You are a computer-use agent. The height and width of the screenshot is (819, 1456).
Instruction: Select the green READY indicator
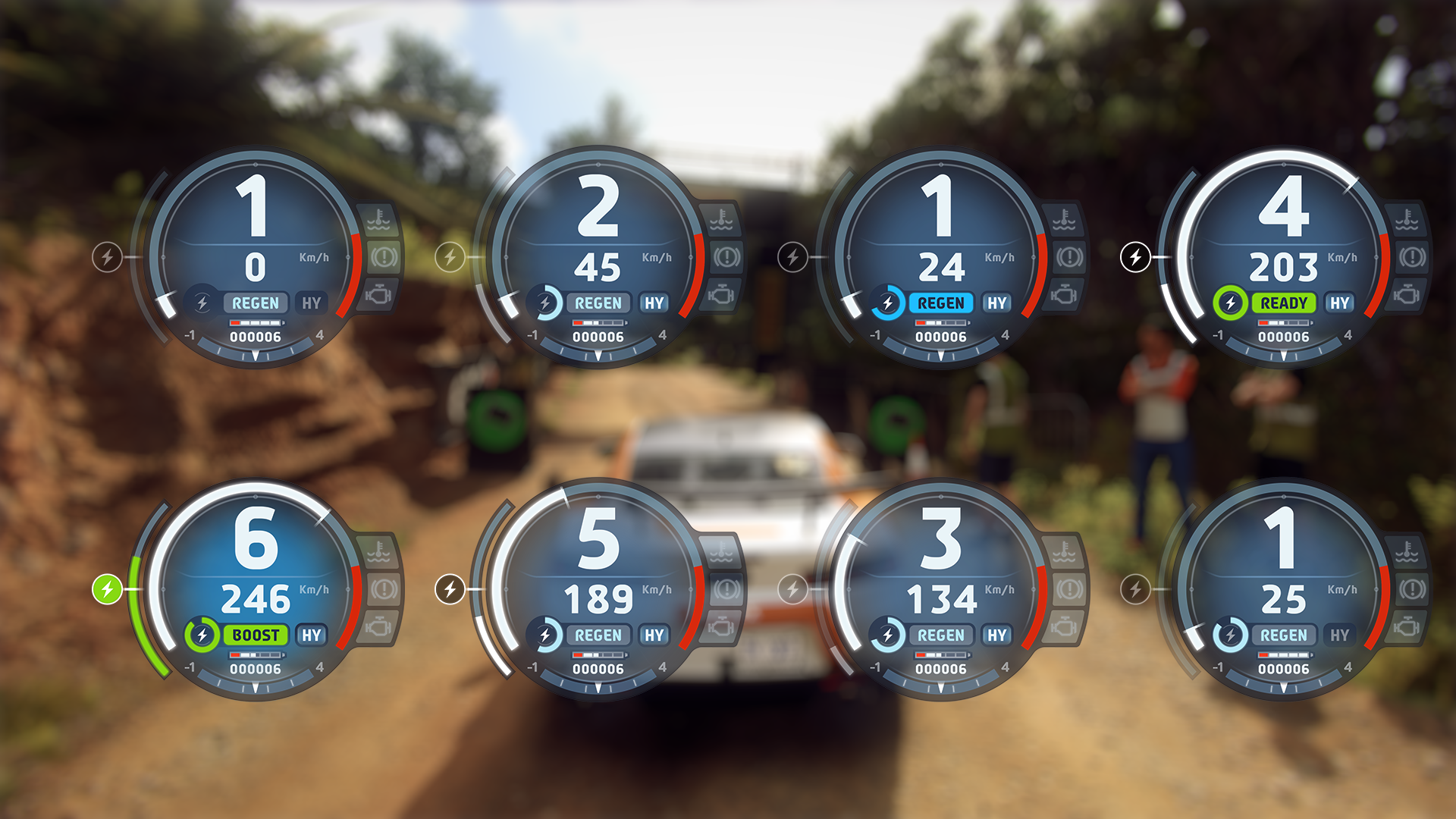coord(1283,303)
